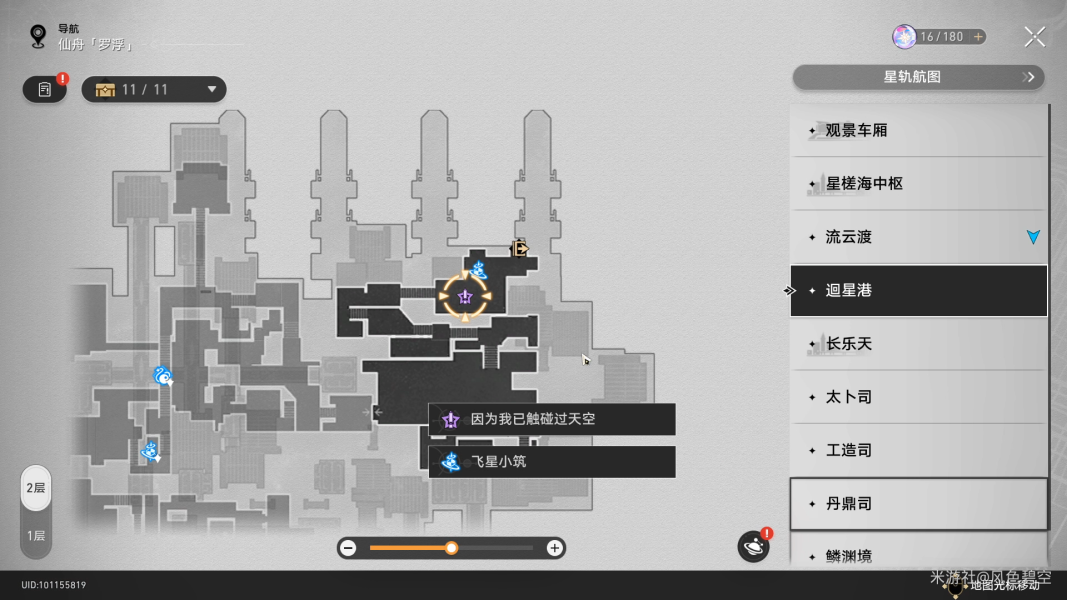Screen dimensions: 1067x600
Task: Click the map zoom slider handle
Action: [452, 548]
